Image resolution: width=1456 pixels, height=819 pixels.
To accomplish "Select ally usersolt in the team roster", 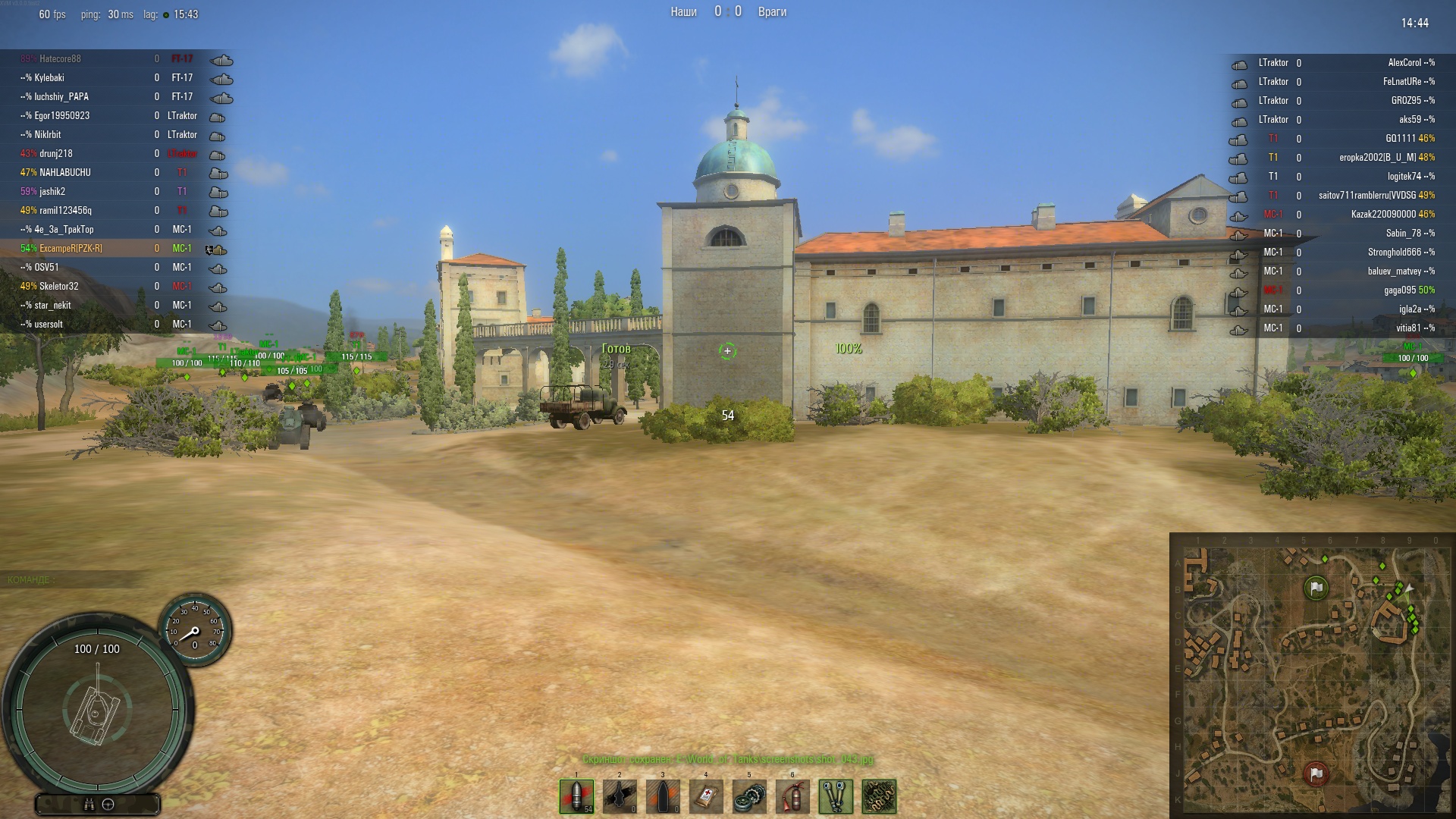I will coord(49,325).
